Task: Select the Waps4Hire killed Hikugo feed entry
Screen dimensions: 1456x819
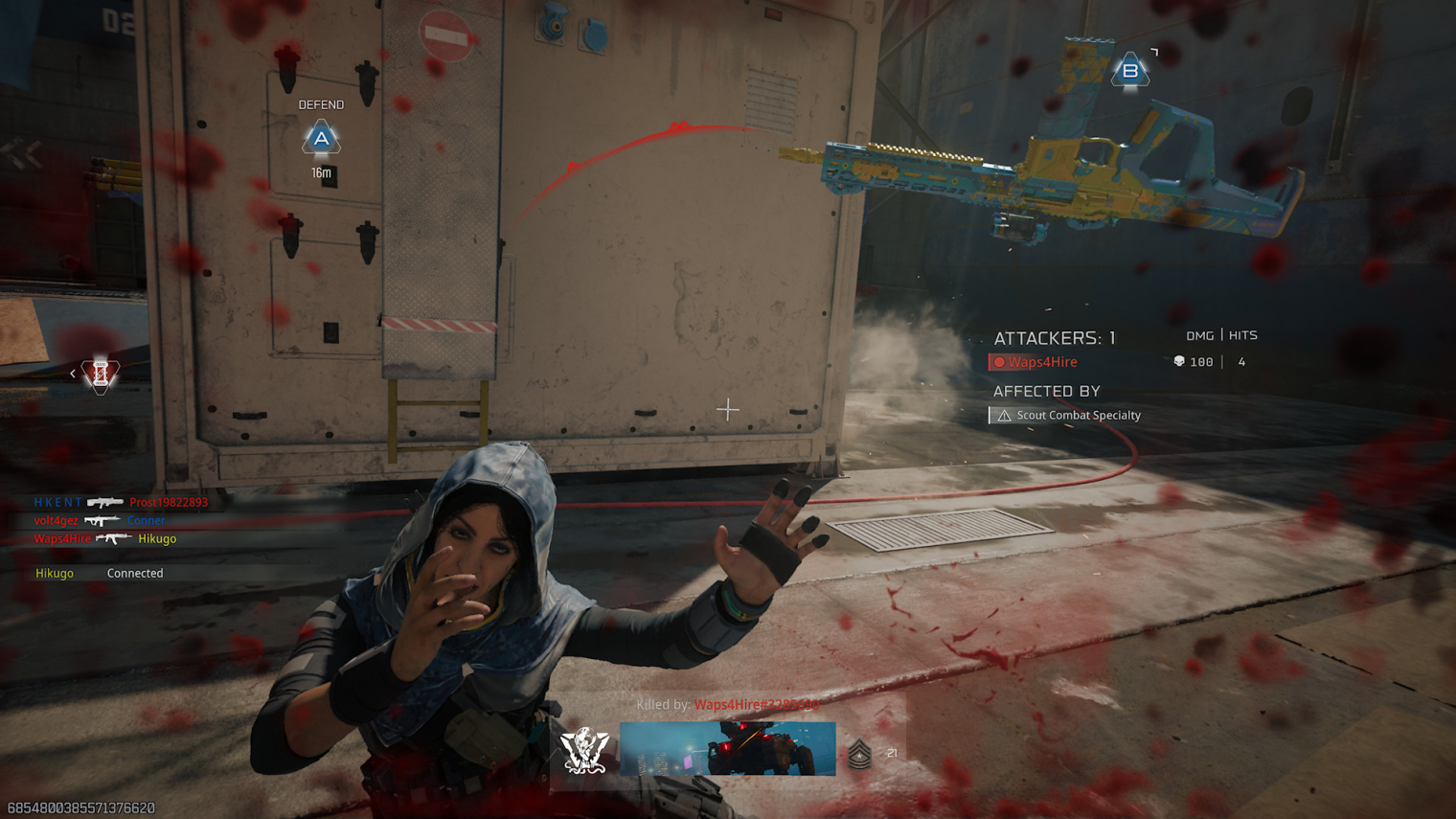Action: (x=104, y=538)
